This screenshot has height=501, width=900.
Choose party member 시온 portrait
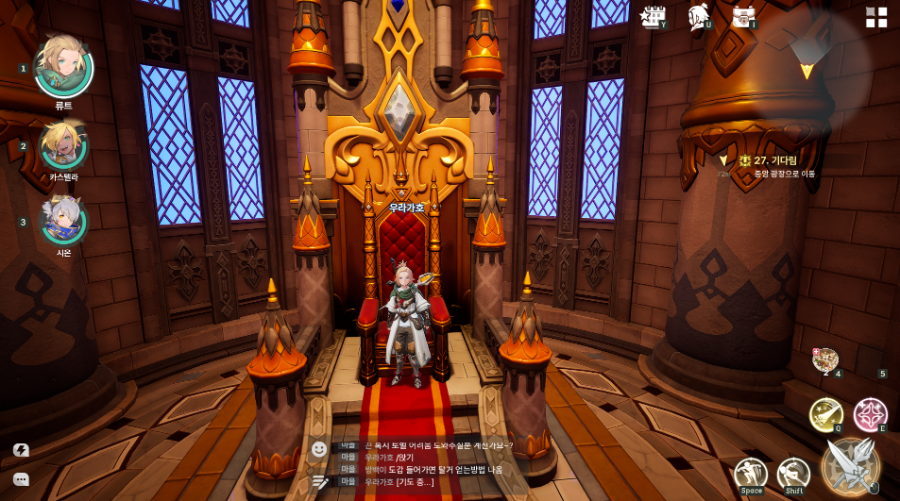coord(63,221)
